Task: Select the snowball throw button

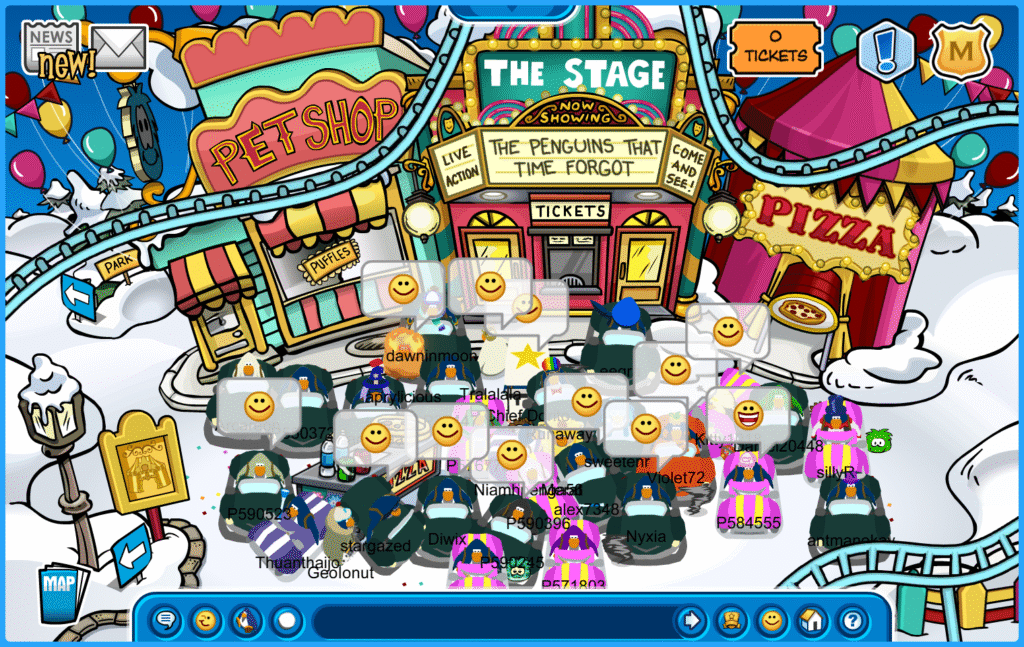Action: point(287,621)
